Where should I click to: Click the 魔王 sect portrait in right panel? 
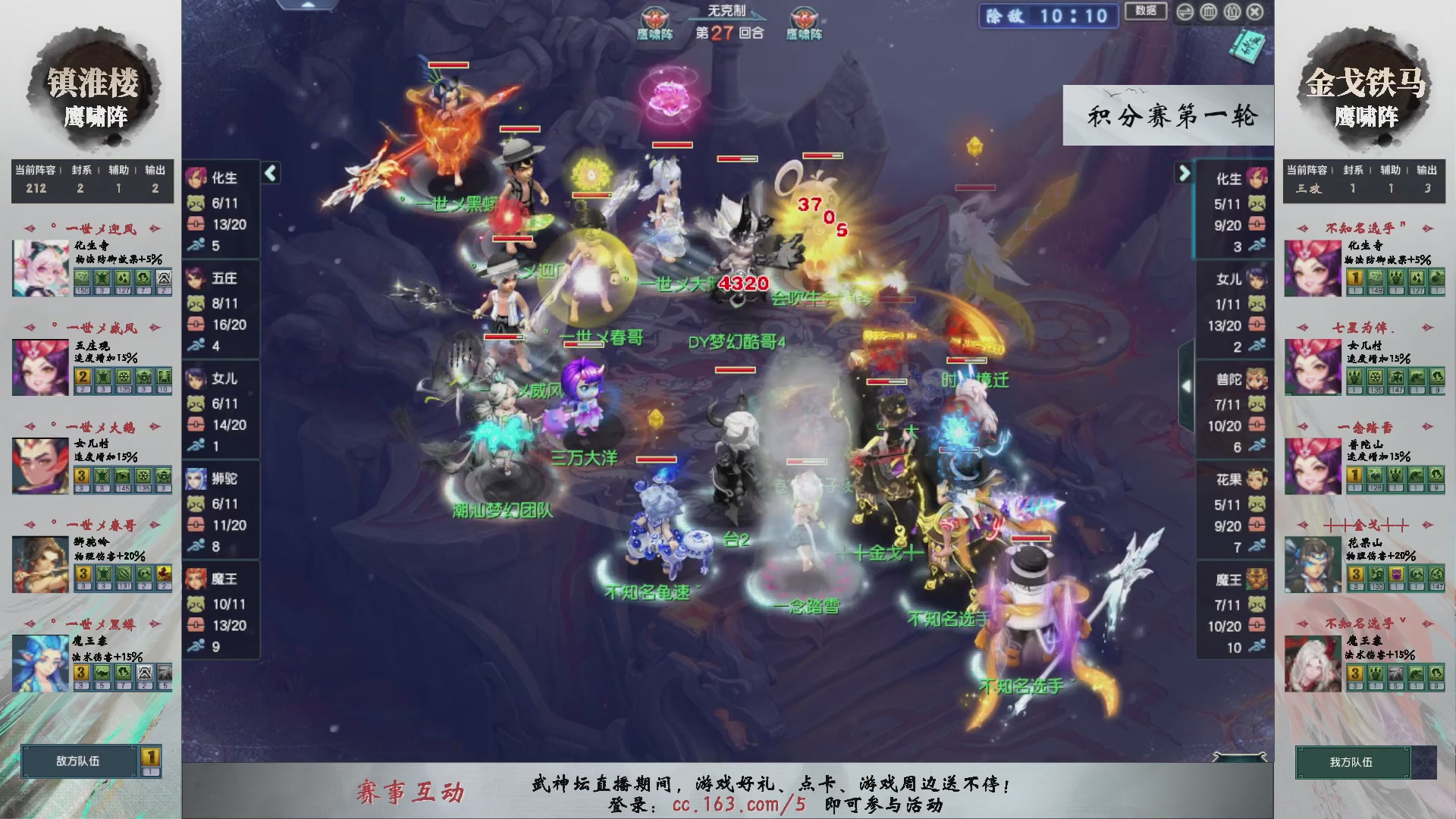[x=1257, y=579]
